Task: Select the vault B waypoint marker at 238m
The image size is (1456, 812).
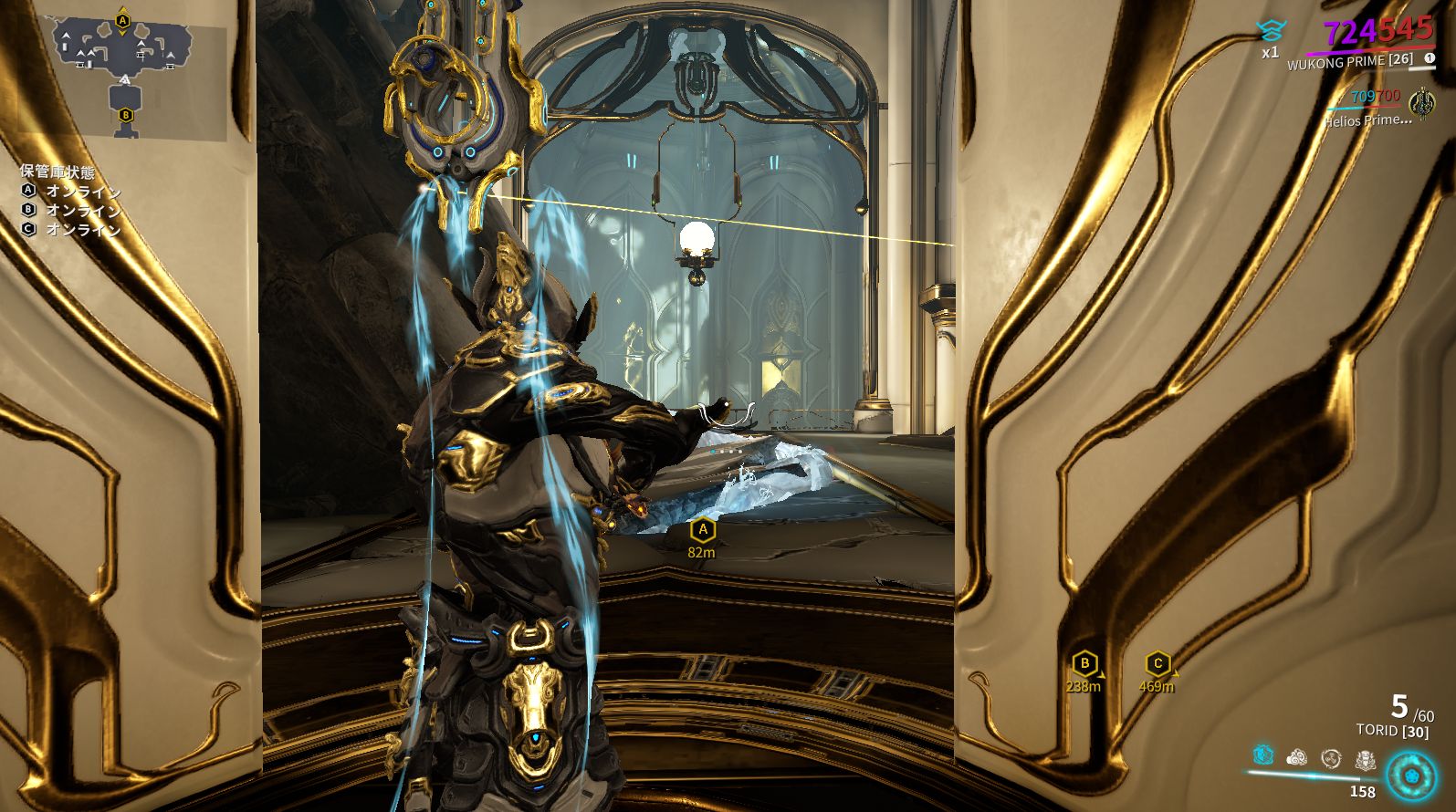Action: pyautogui.click(x=1084, y=663)
